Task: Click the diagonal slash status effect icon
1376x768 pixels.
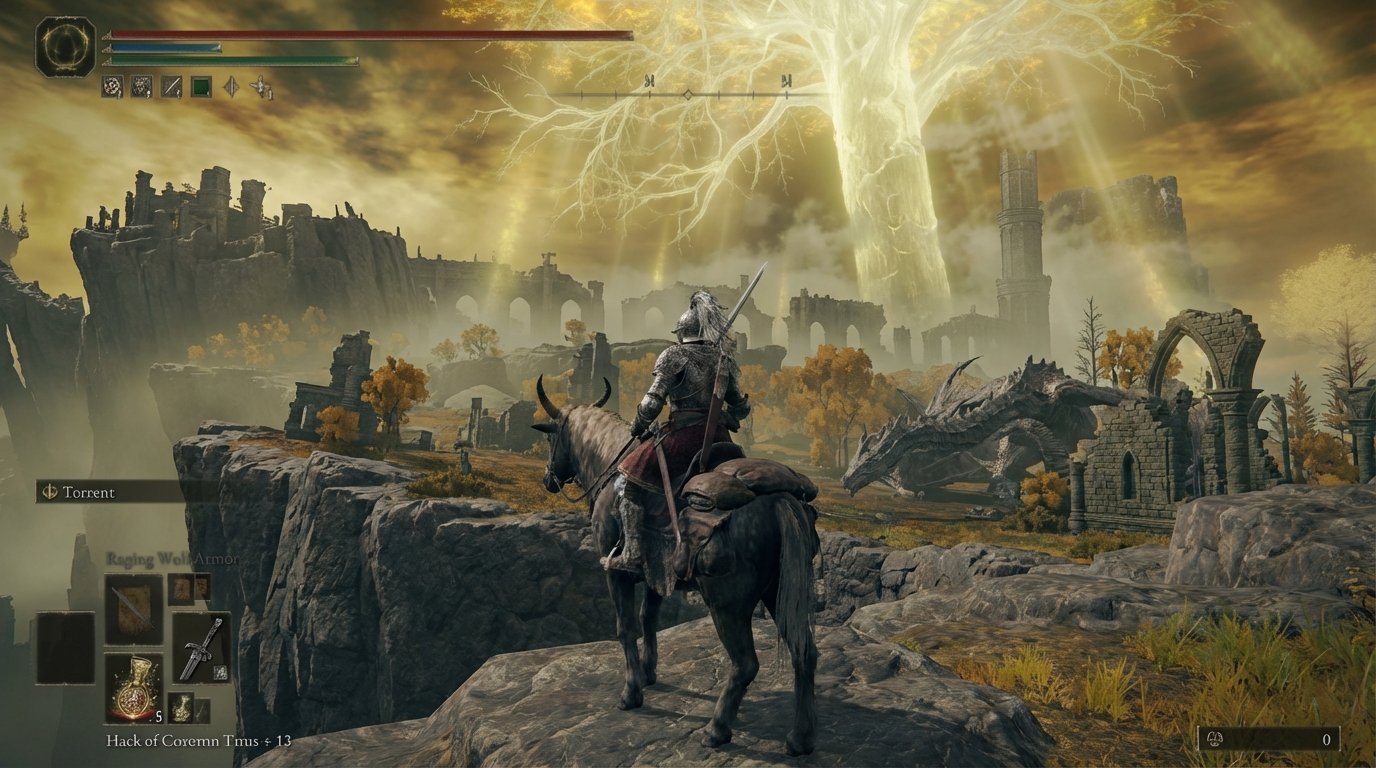Action: [x=170, y=88]
